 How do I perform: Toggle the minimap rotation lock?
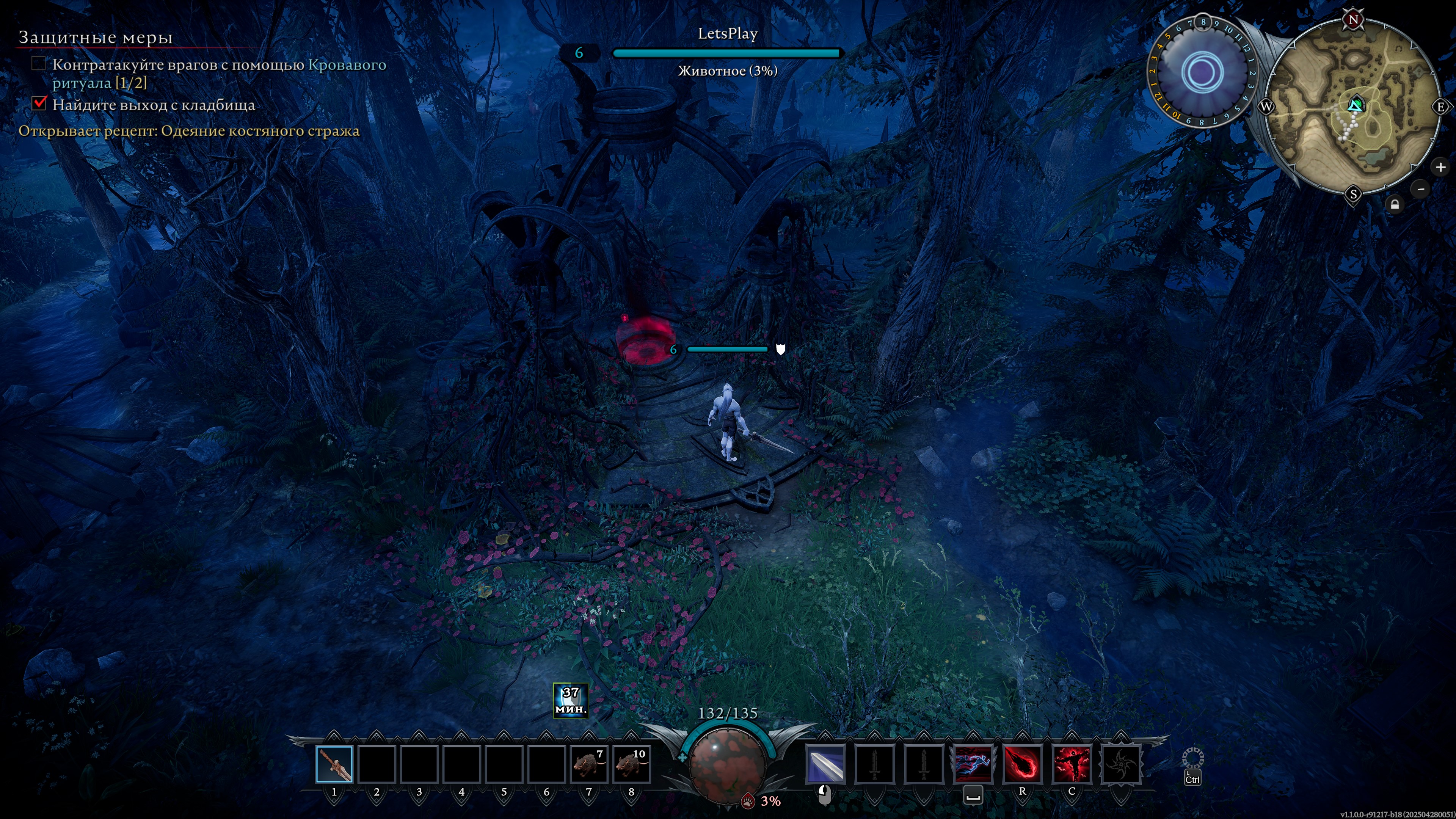click(1395, 205)
